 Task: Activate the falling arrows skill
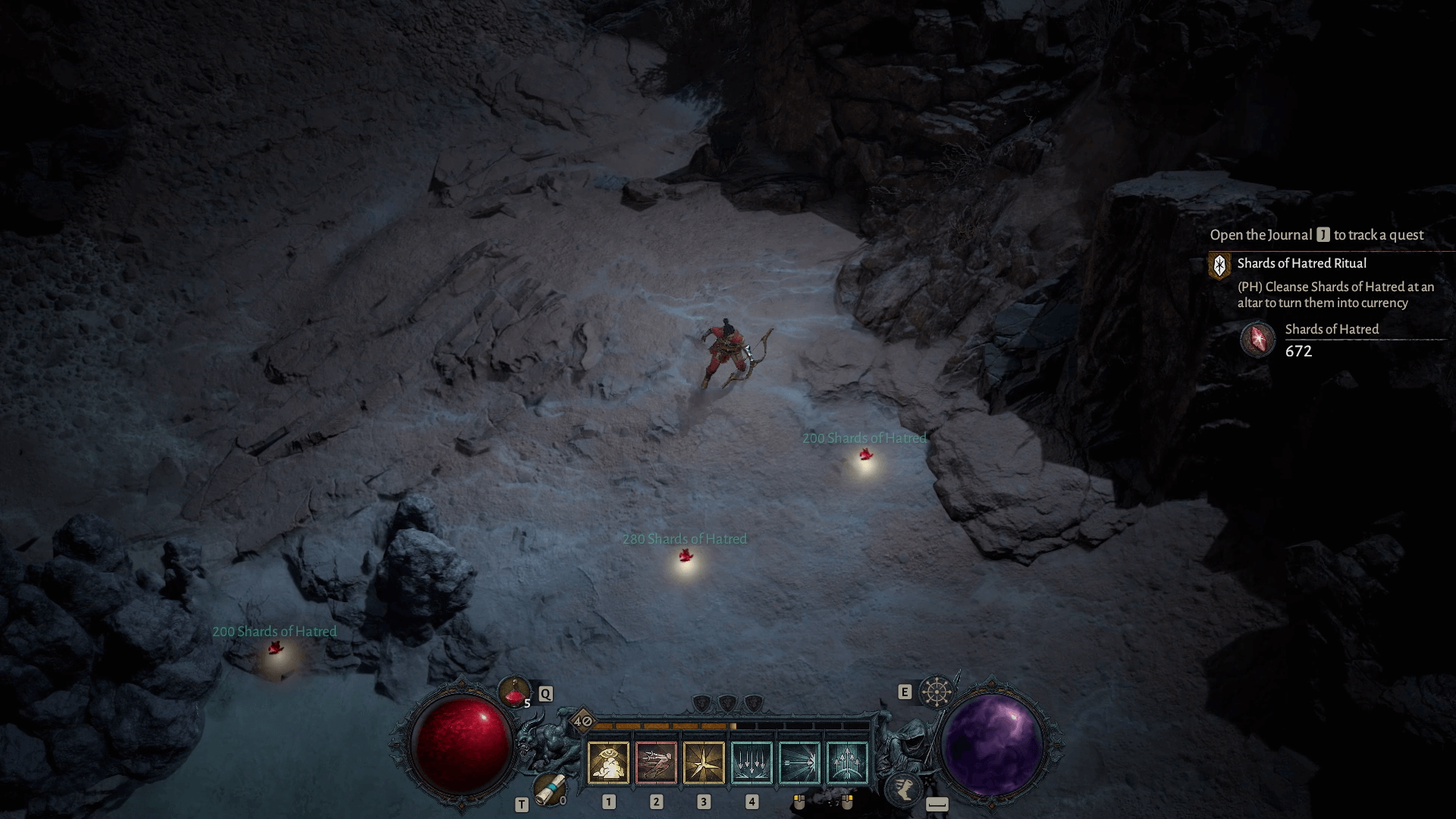click(x=752, y=763)
